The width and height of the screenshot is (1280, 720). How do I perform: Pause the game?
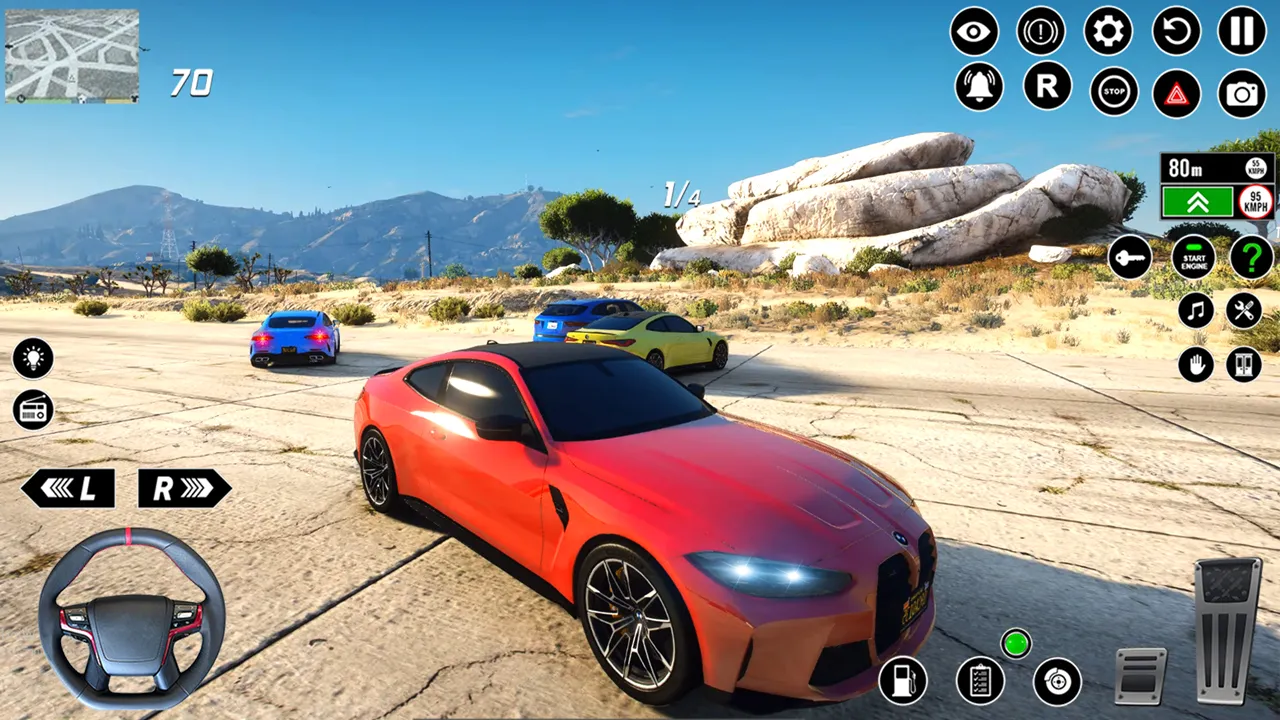pos(1239,33)
